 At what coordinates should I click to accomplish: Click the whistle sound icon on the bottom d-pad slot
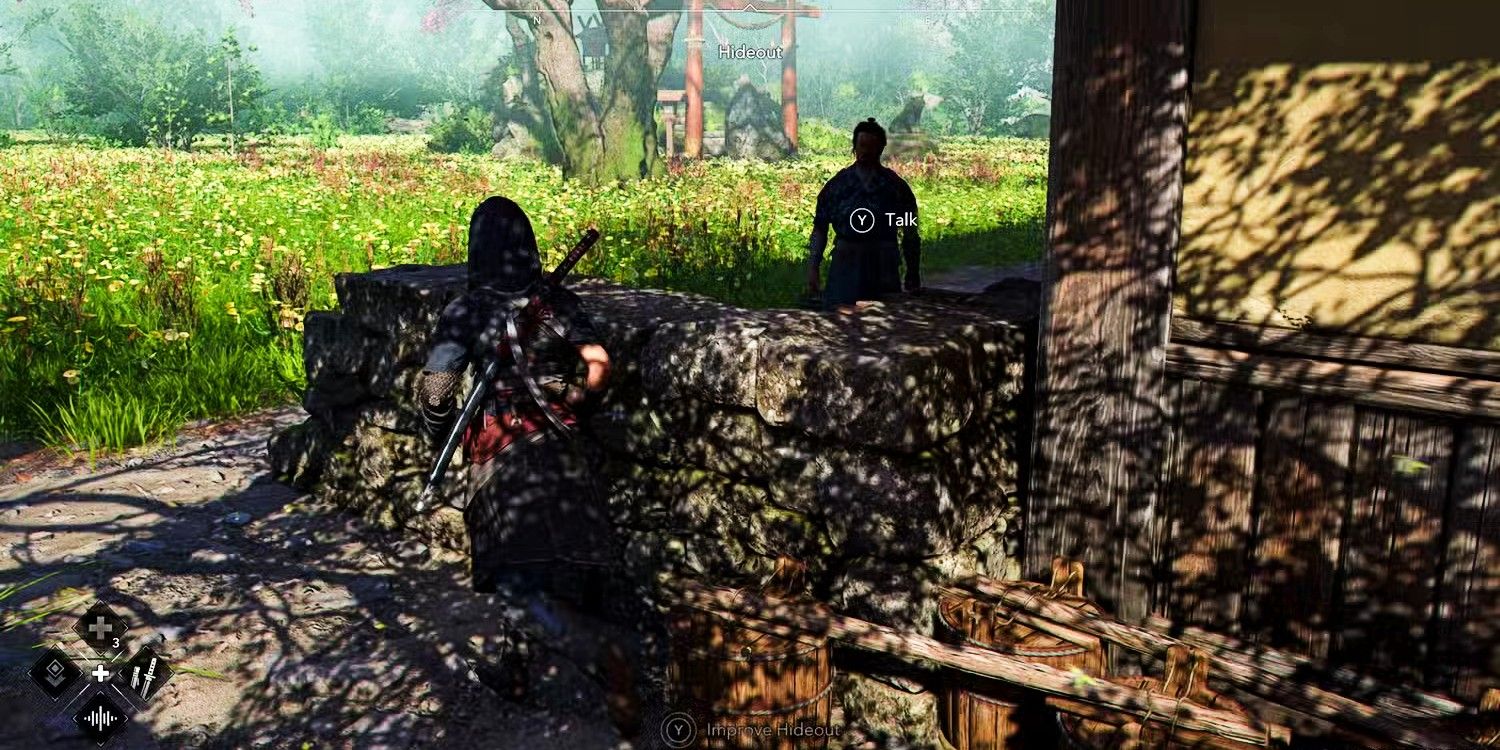(100, 718)
